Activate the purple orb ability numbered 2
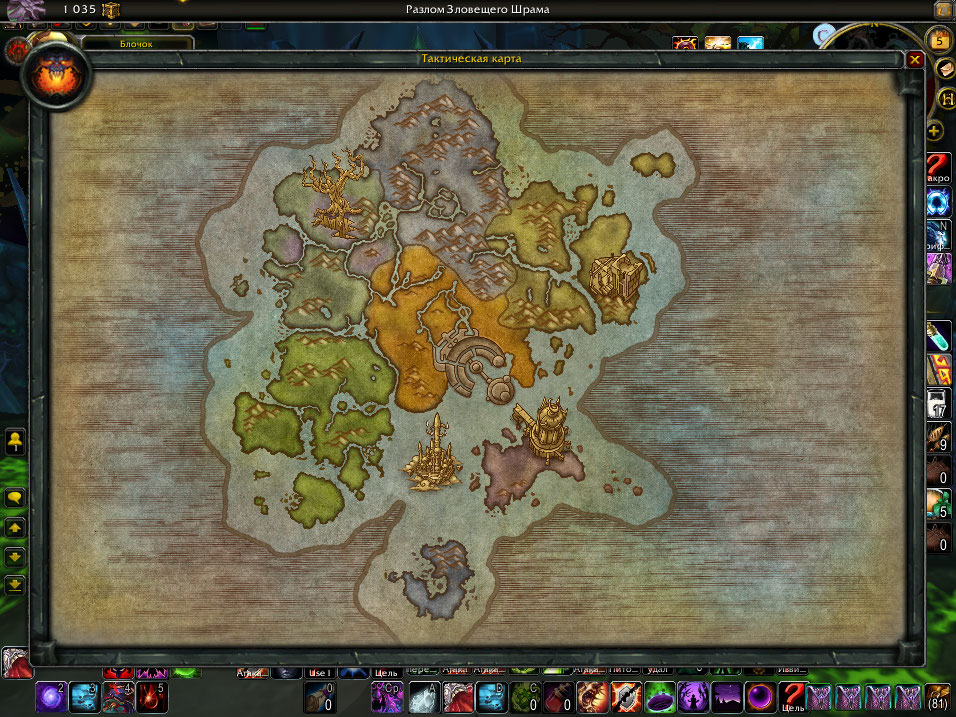Image resolution: width=956 pixels, height=717 pixels. [50, 697]
